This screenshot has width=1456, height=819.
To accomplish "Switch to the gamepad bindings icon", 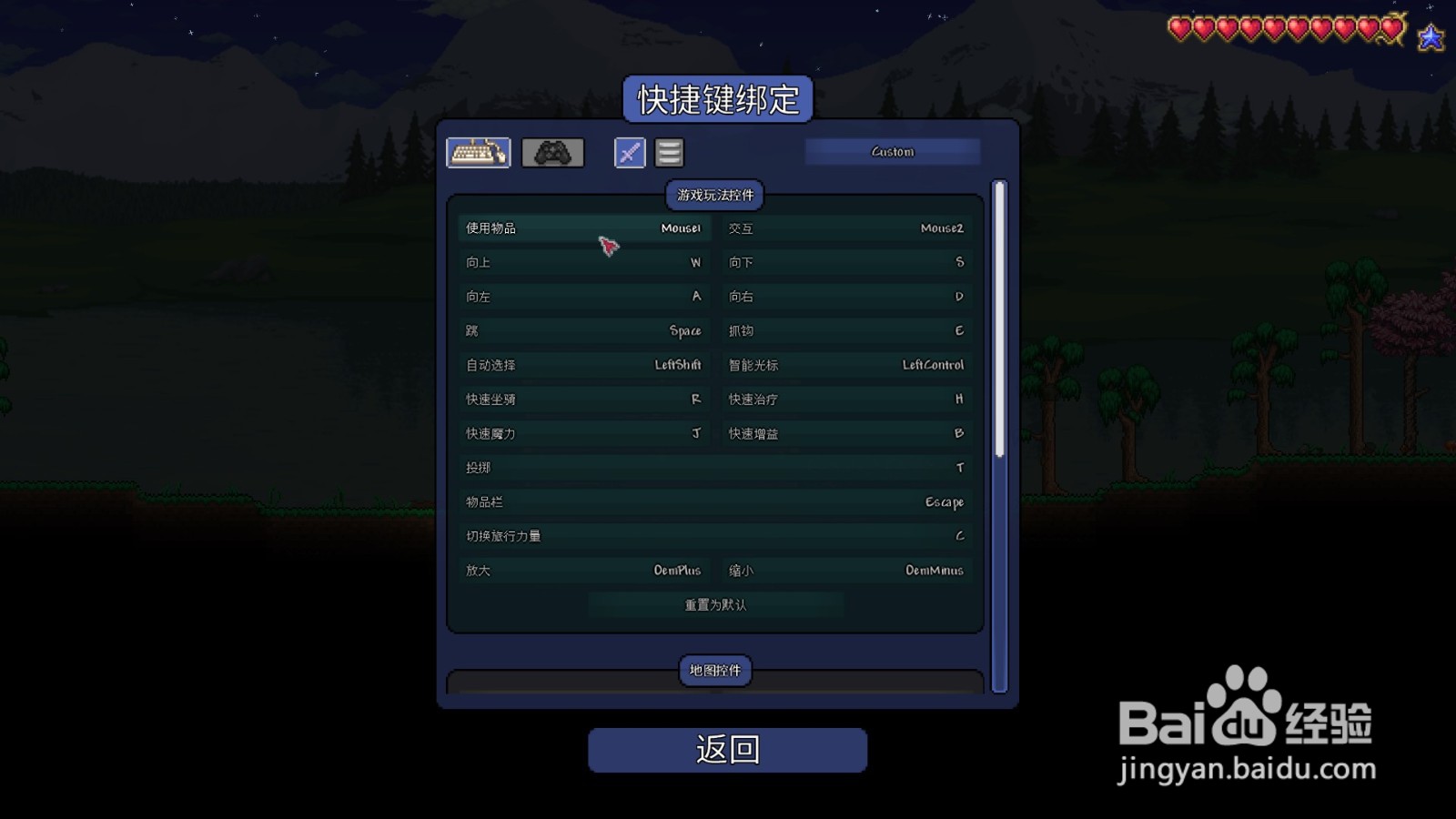I will [x=553, y=152].
